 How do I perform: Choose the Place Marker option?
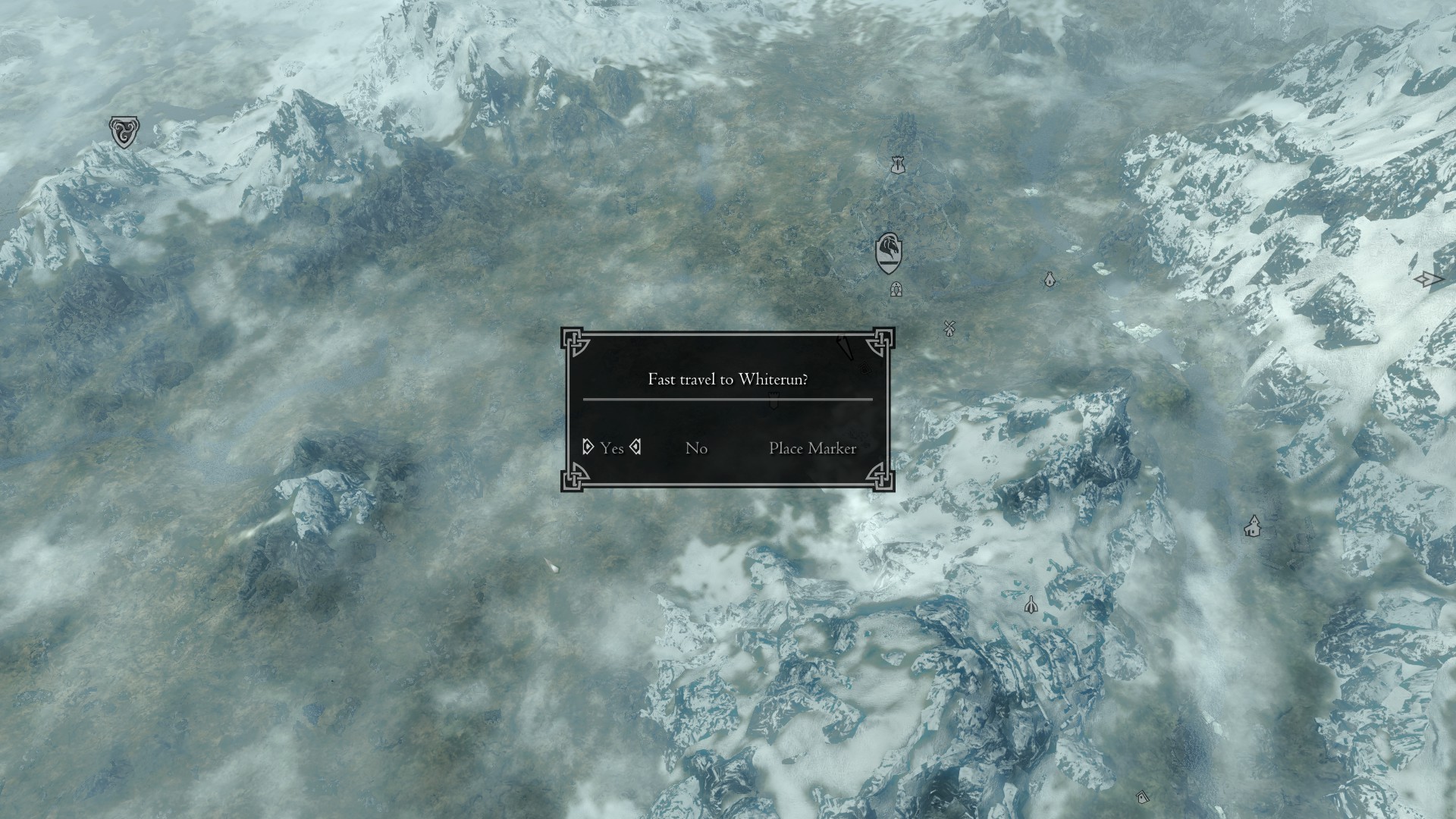click(812, 448)
